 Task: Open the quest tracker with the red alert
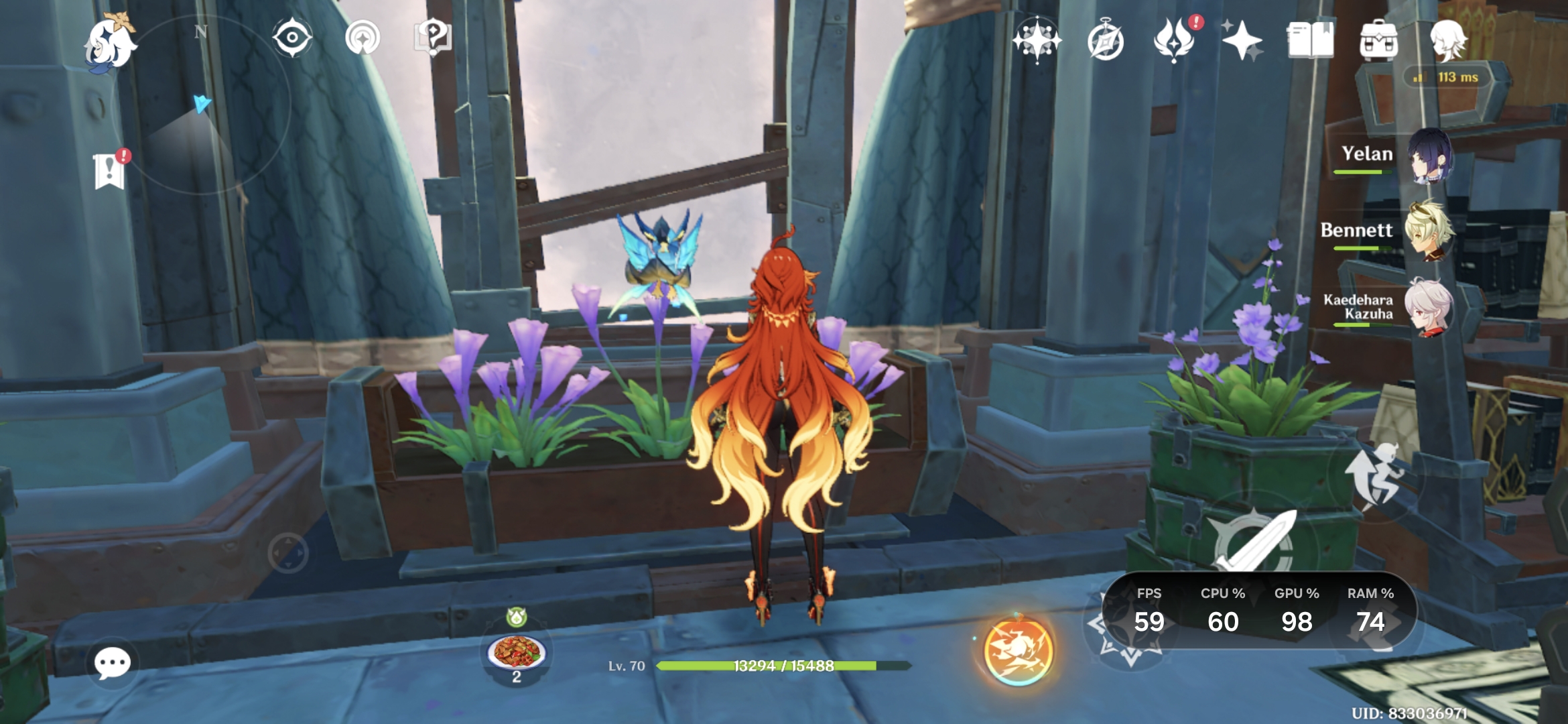[x=111, y=170]
